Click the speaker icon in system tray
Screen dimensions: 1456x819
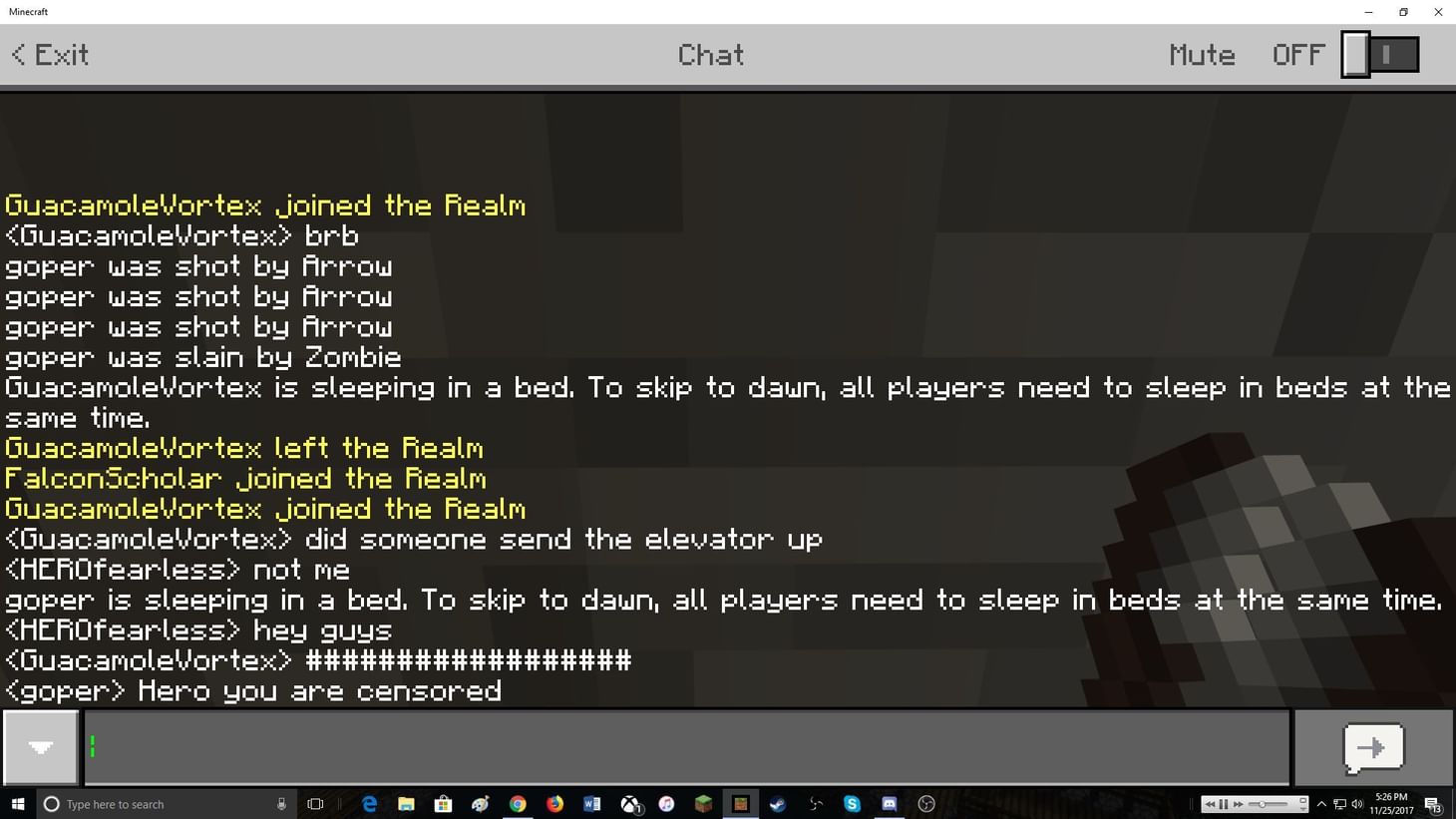1357,804
